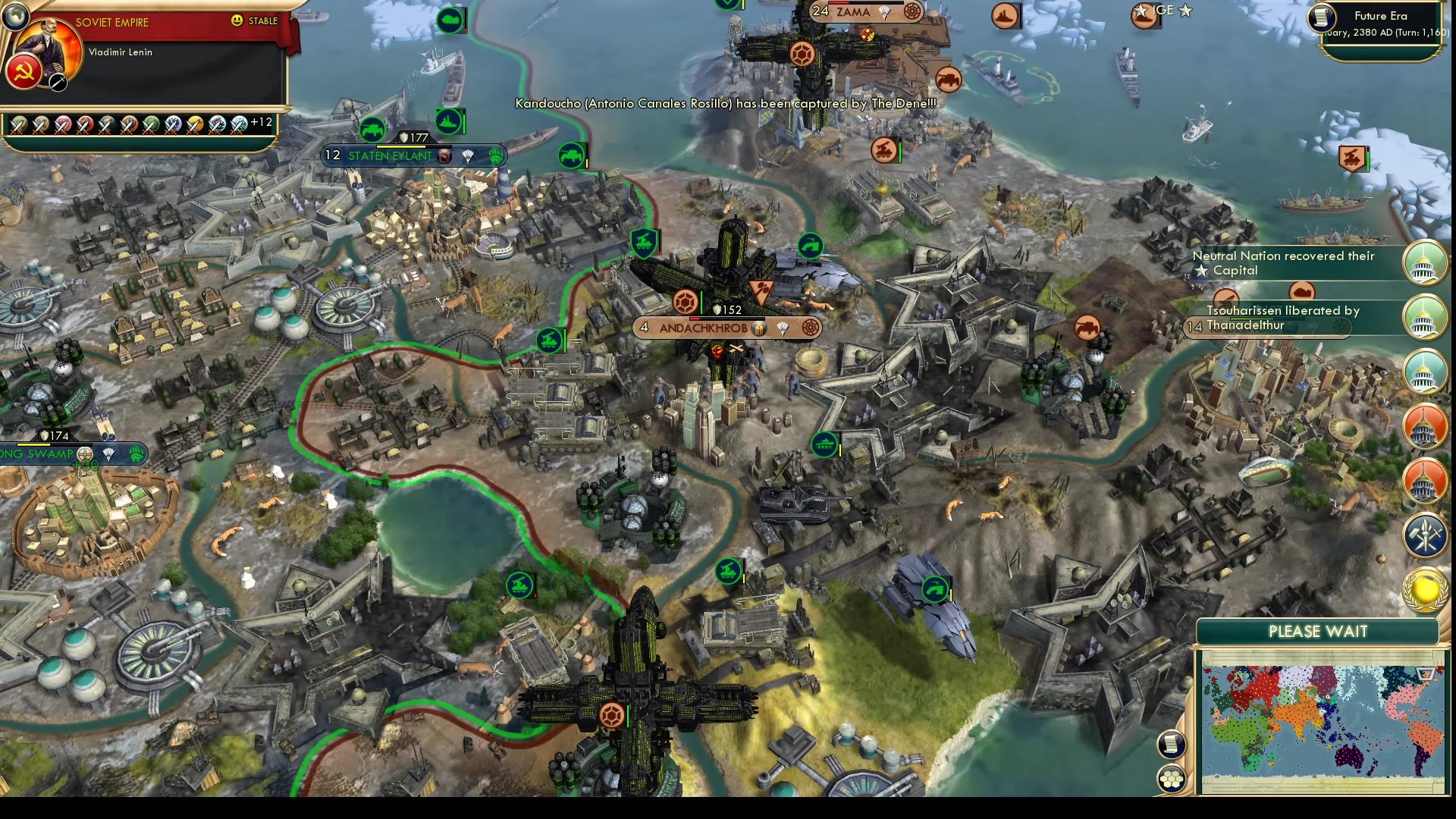This screenshot has width=1456, height=819.
Task: Click the Future Era scroll icon
Action: [1319, 17]
